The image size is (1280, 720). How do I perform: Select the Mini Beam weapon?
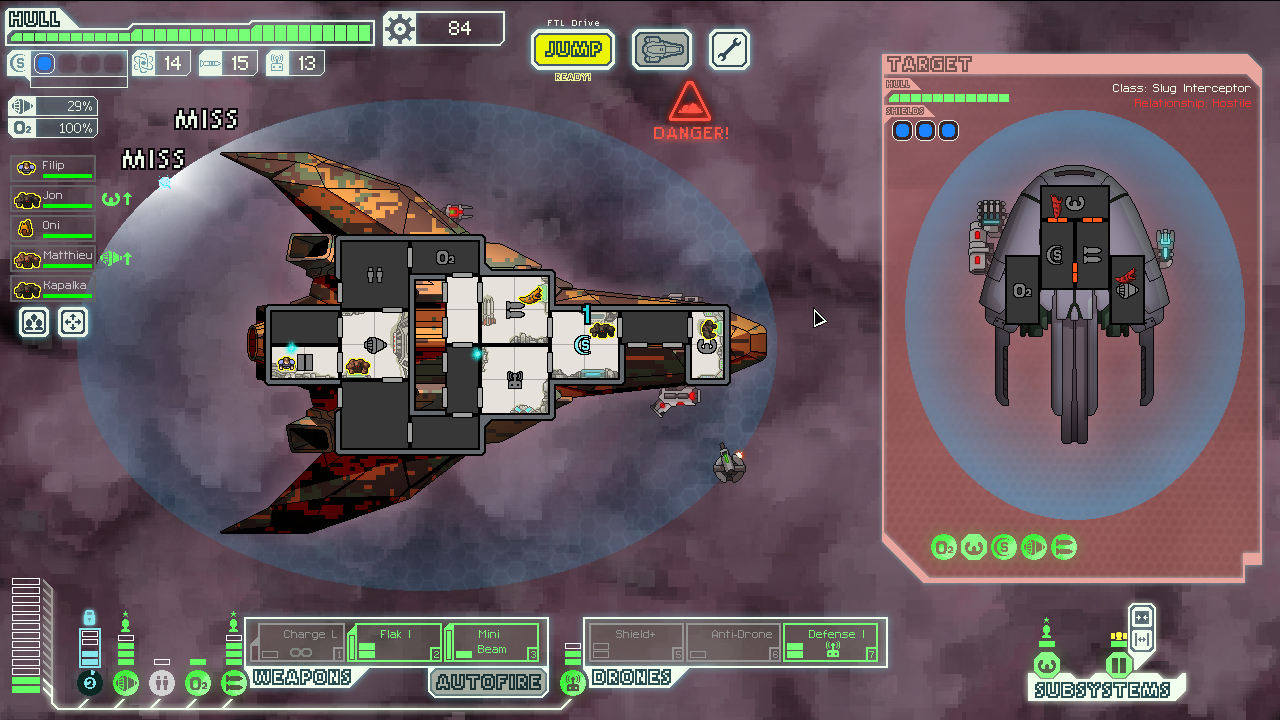click(x=492, y=642)
